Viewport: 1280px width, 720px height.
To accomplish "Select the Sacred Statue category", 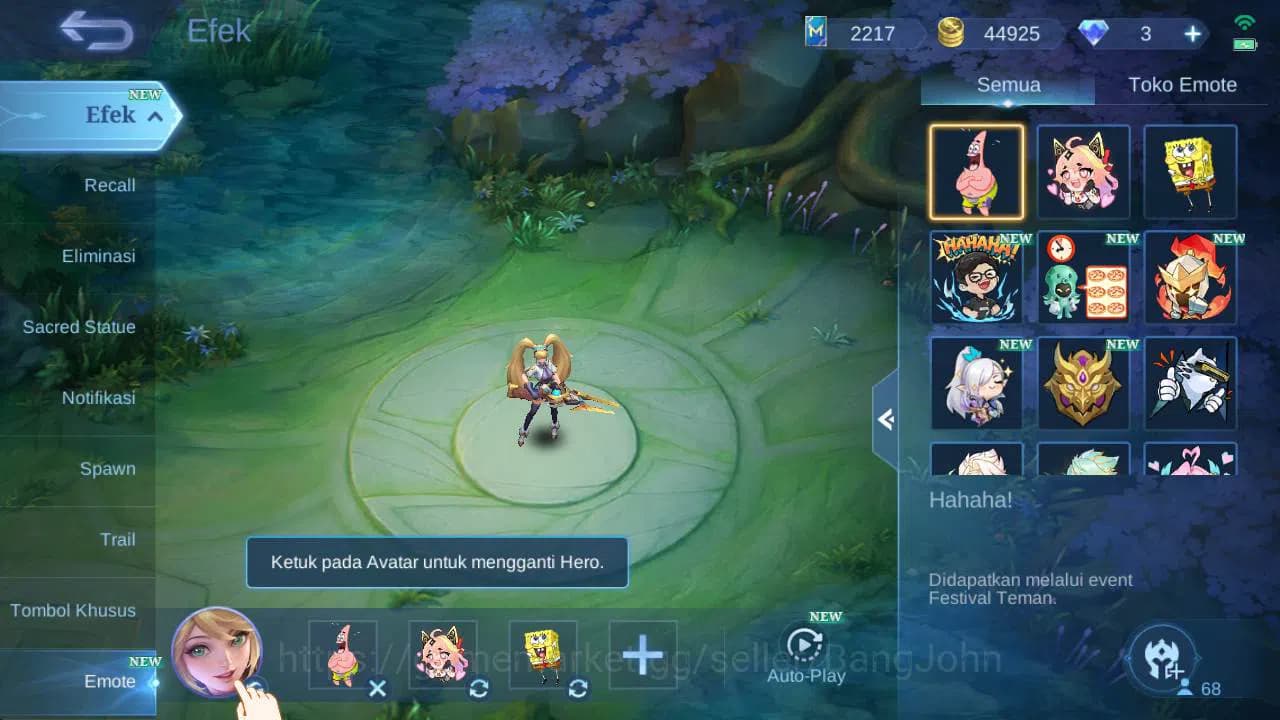I will coord(78,327).
